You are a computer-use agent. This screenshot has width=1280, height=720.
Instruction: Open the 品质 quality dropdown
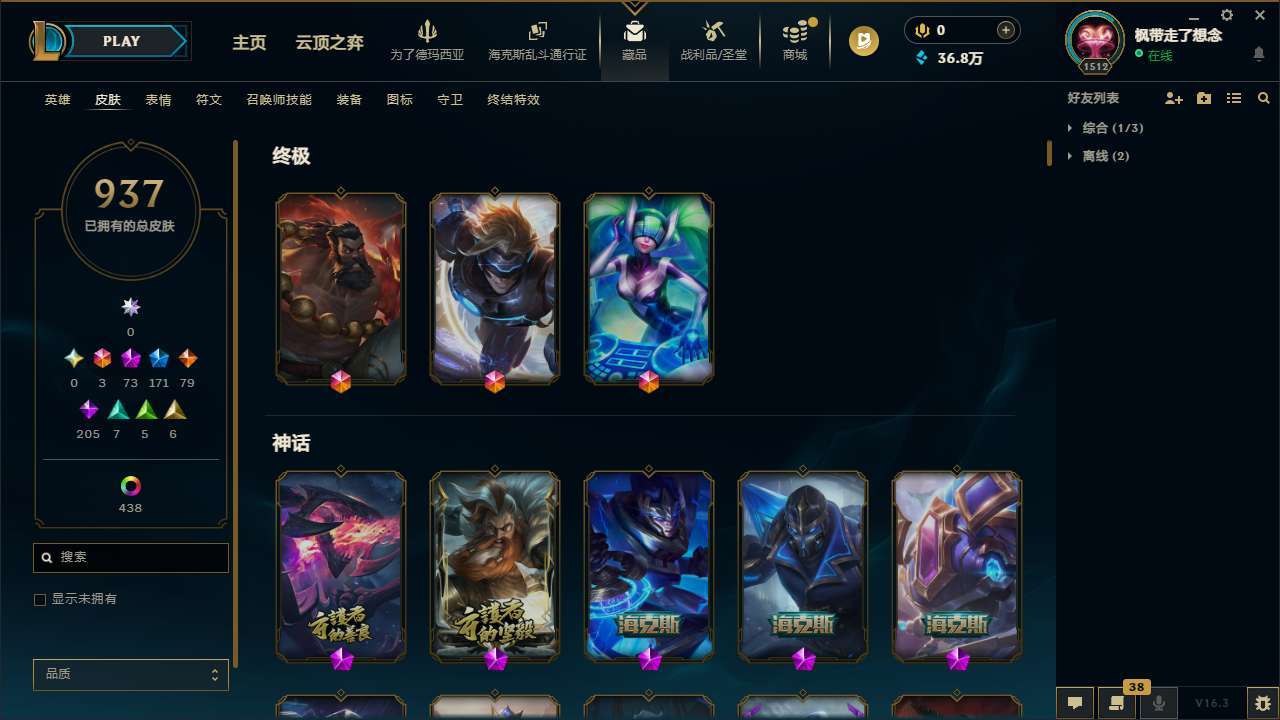point(130,674)
